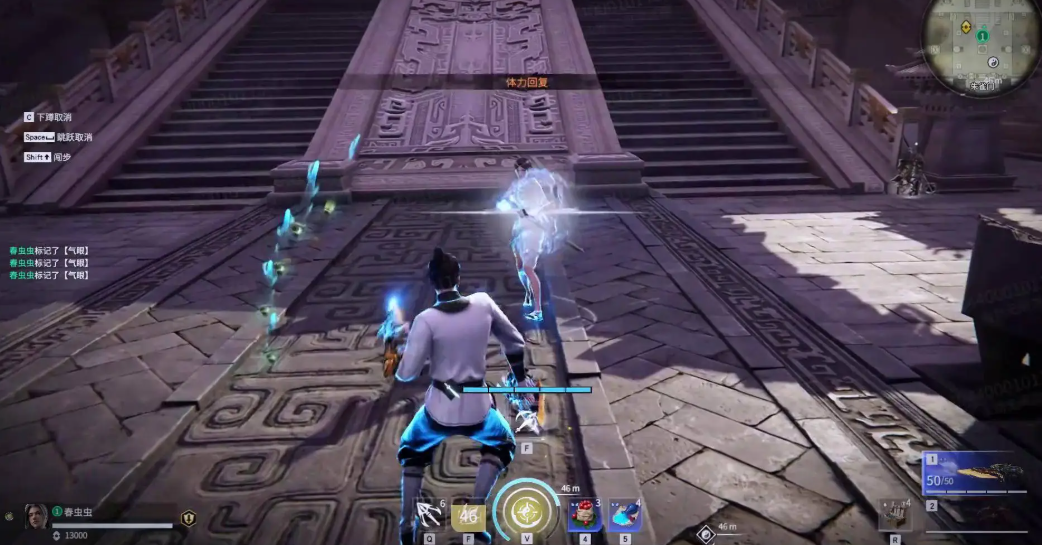This screenshot has width=1042, height=545.
Task: Click the gold shield armor badge
Action: [188, 518]
